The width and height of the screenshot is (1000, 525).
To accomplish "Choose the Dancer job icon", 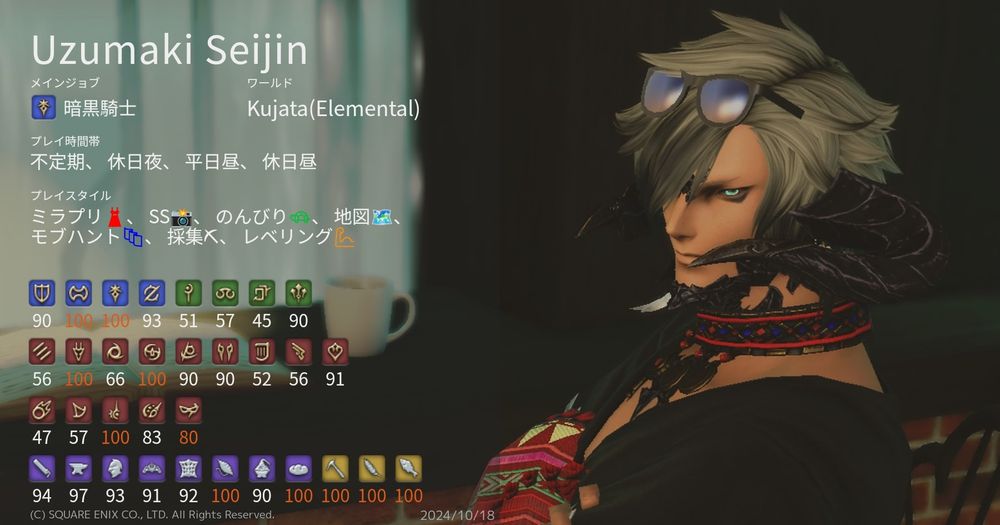I will 334,351.
